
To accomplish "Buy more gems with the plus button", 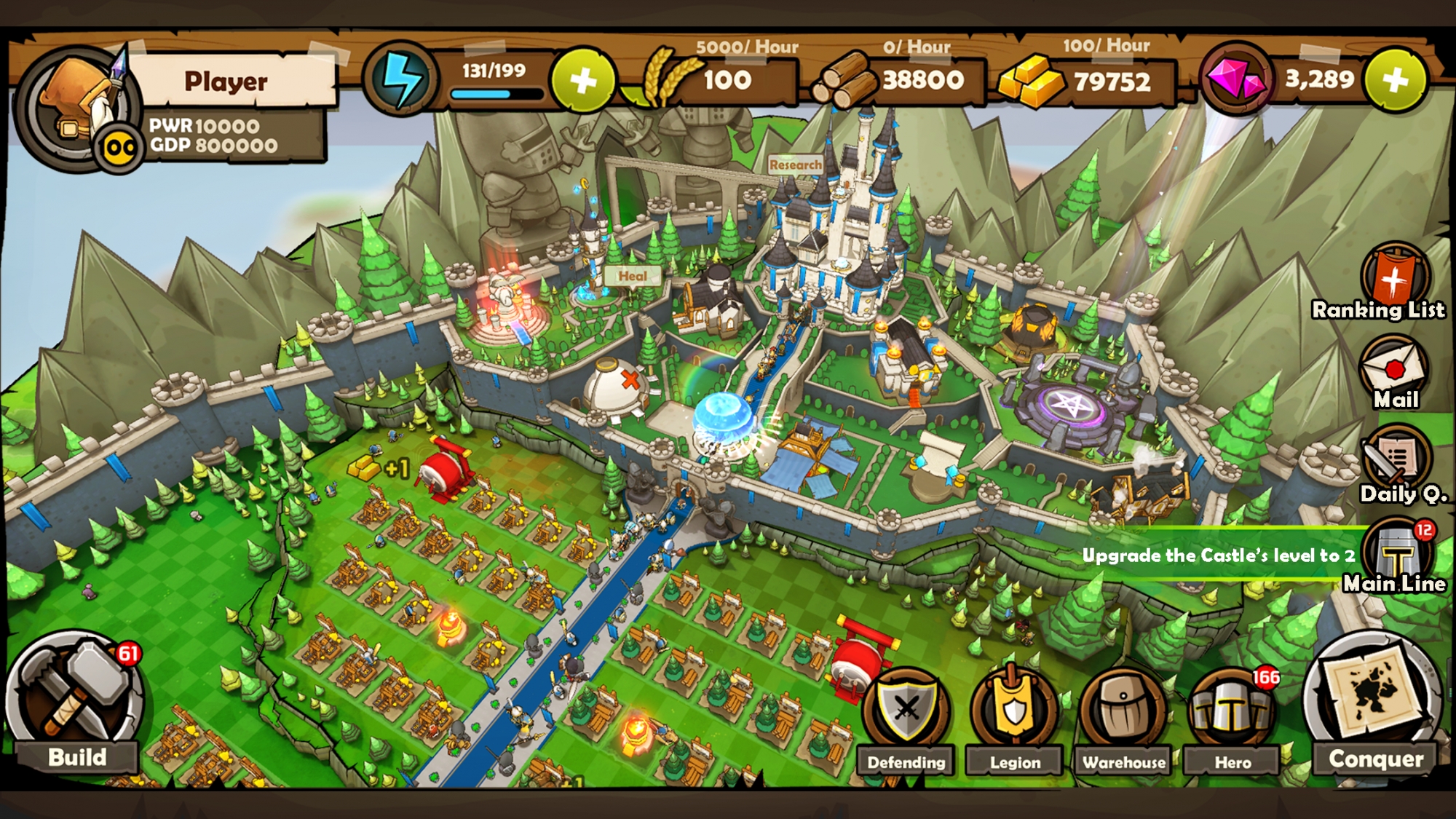I will [x=1395, y=80].
